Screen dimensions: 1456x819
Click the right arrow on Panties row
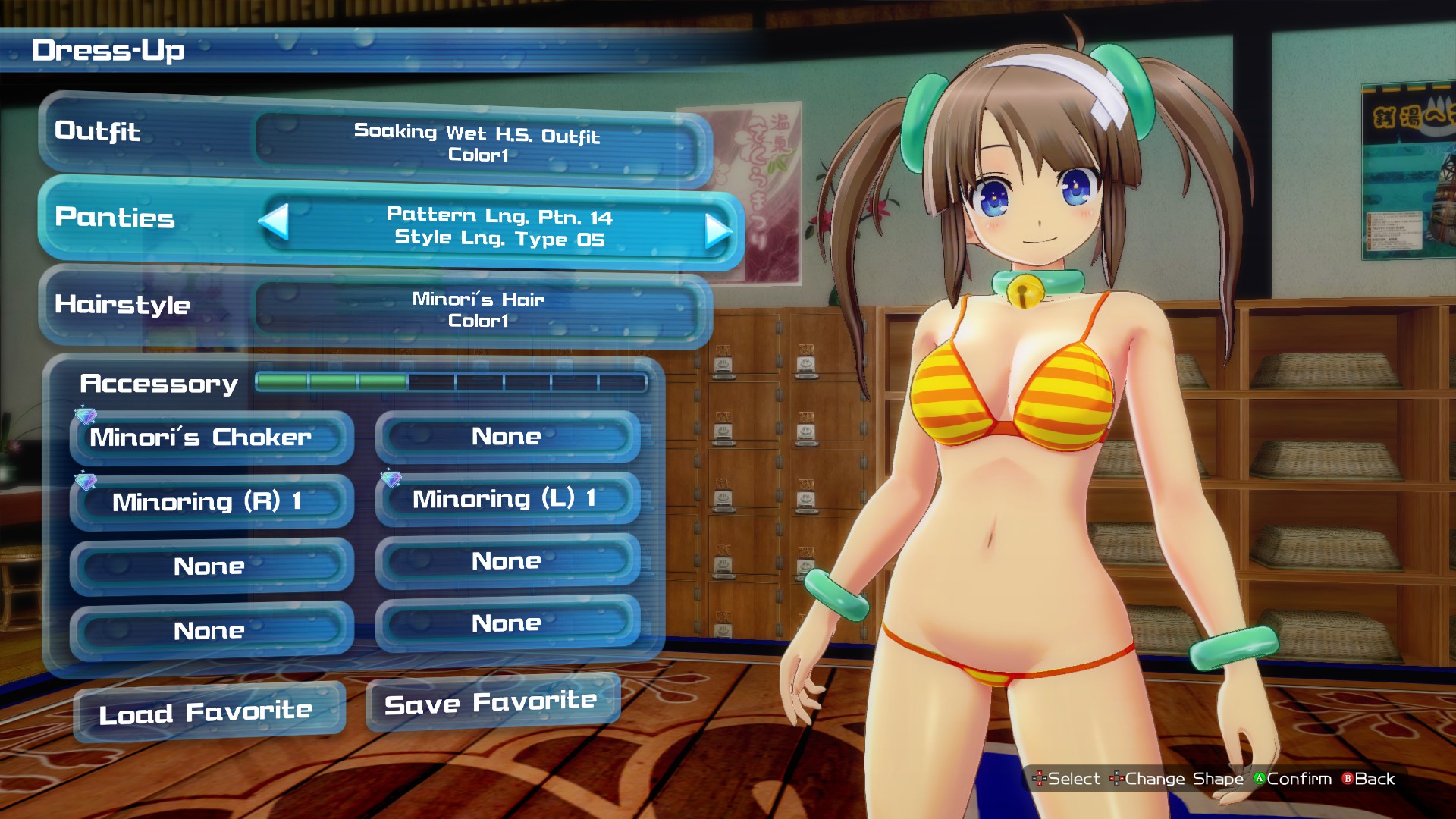pos(717,231)
